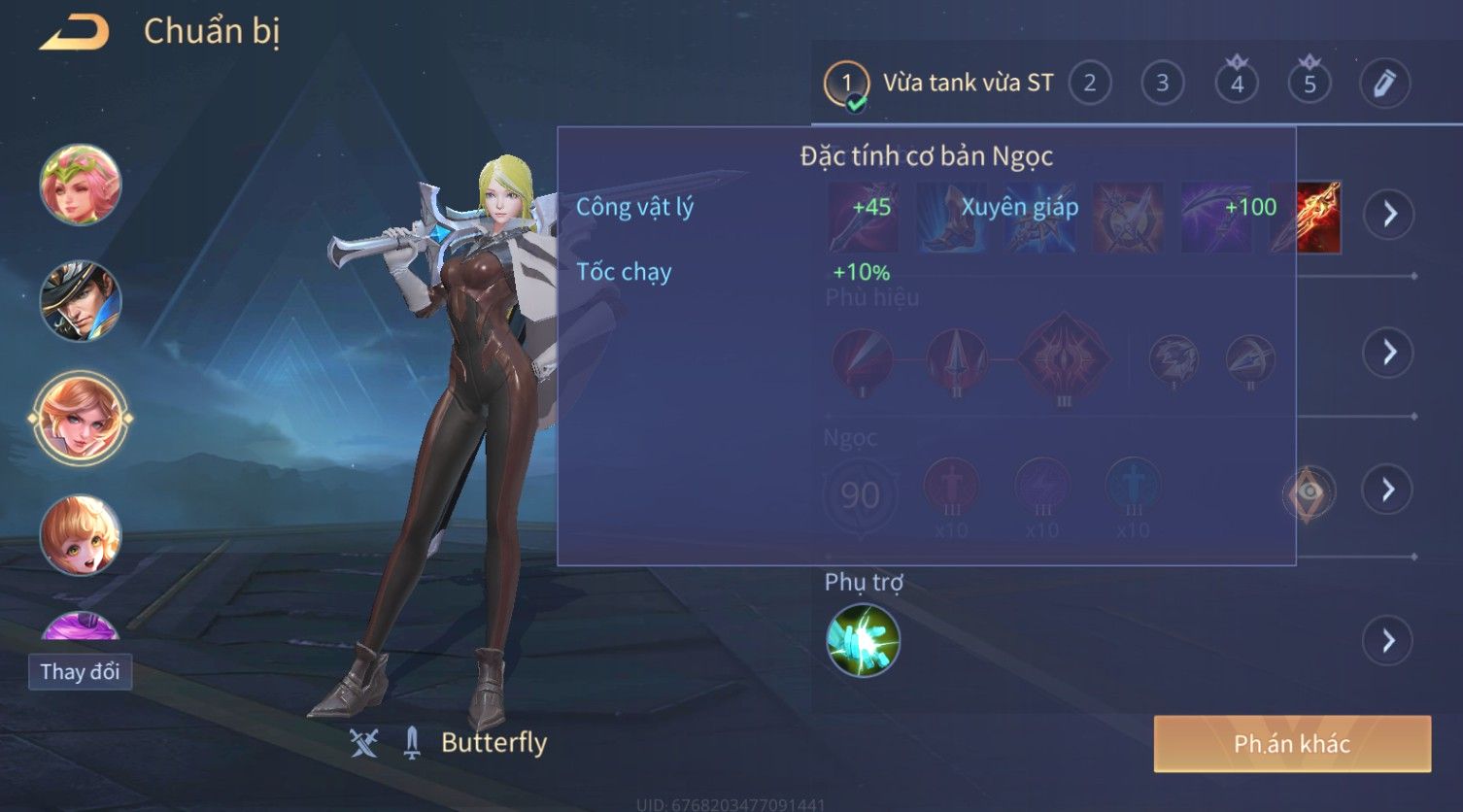Pick the blonde child hero portrait
Image resolution: width=1463 pixels, height=812 pixels.
pos(80,534)
